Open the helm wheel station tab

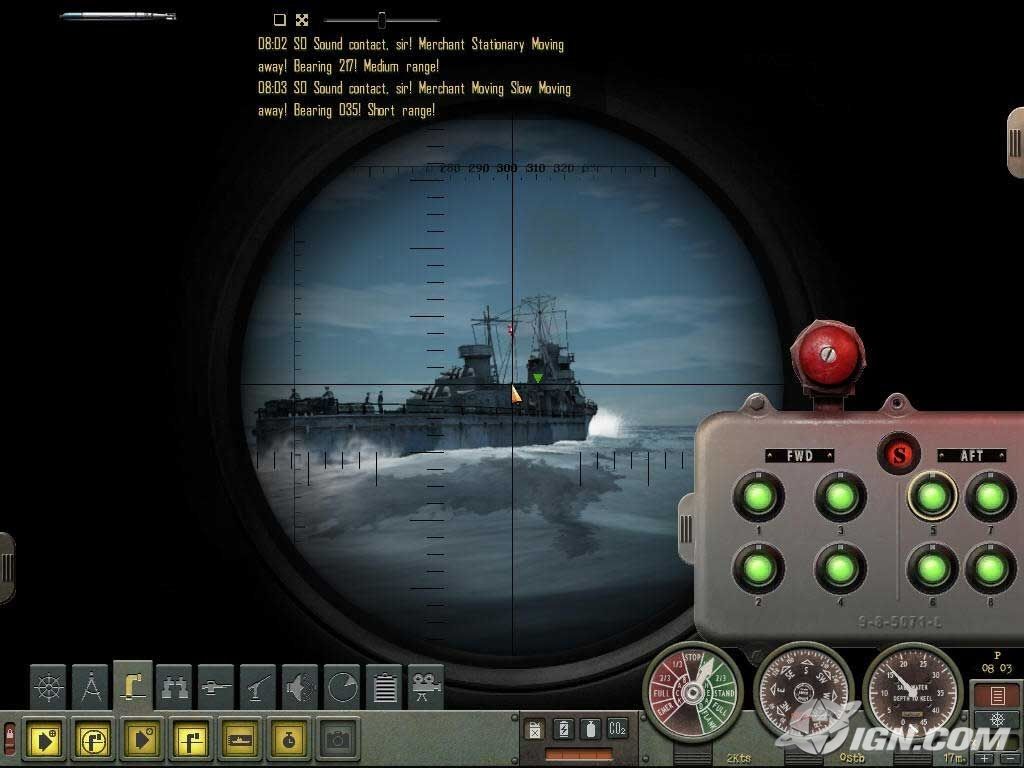[48, 688]
